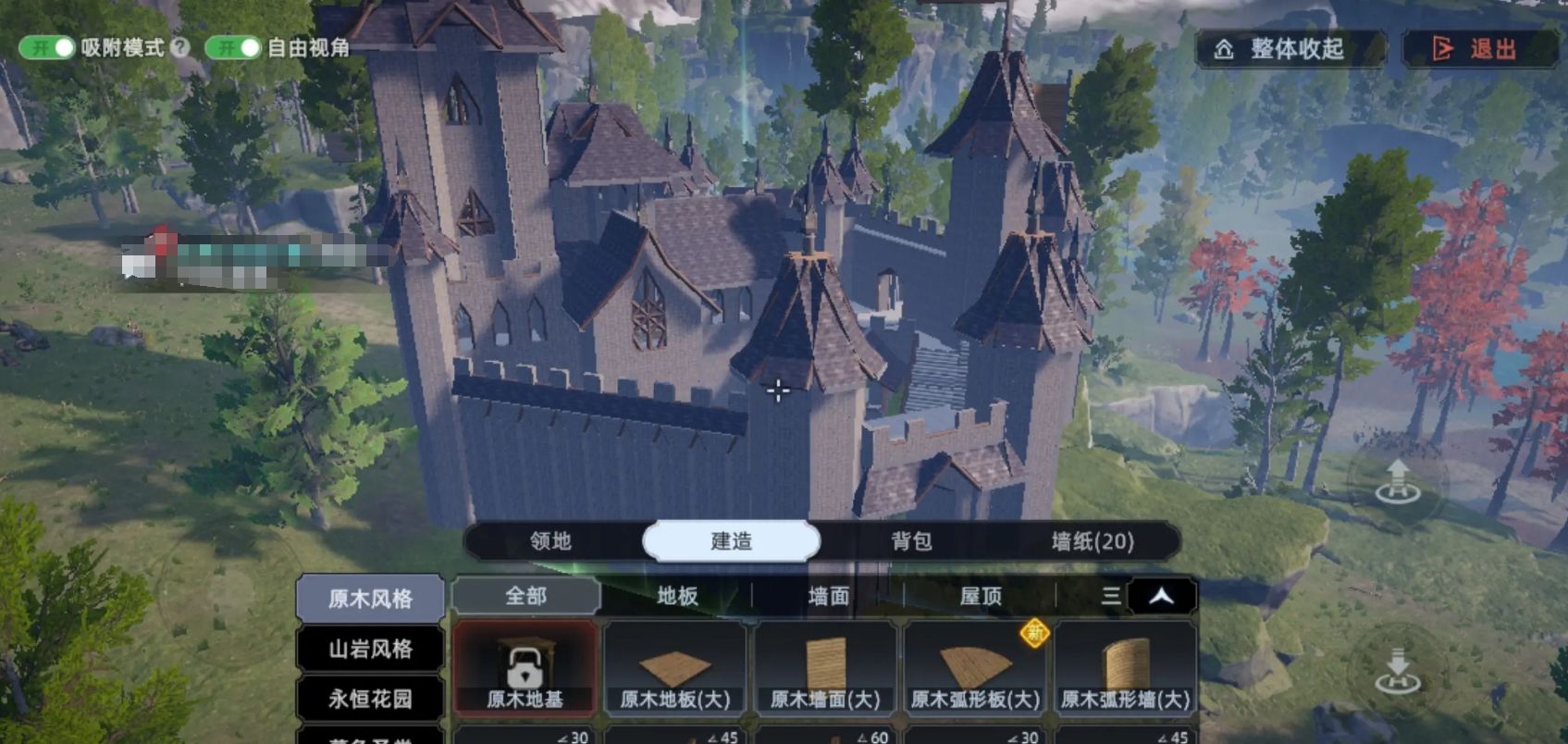The width and height of the screenshot is (1568, 744).
Task: Choose the 原木风格 log style category
Action: 370,599
